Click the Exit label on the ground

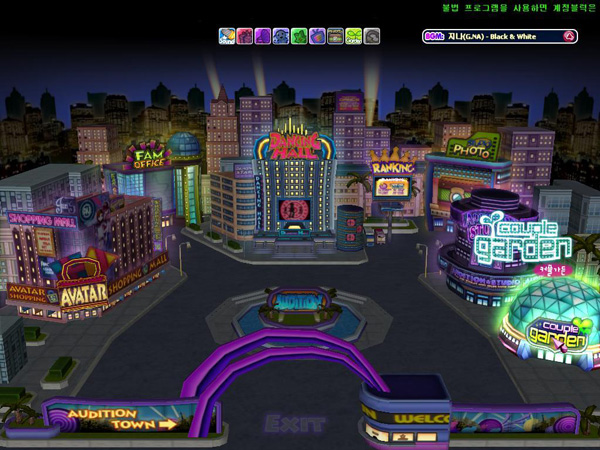pos(297,424)
